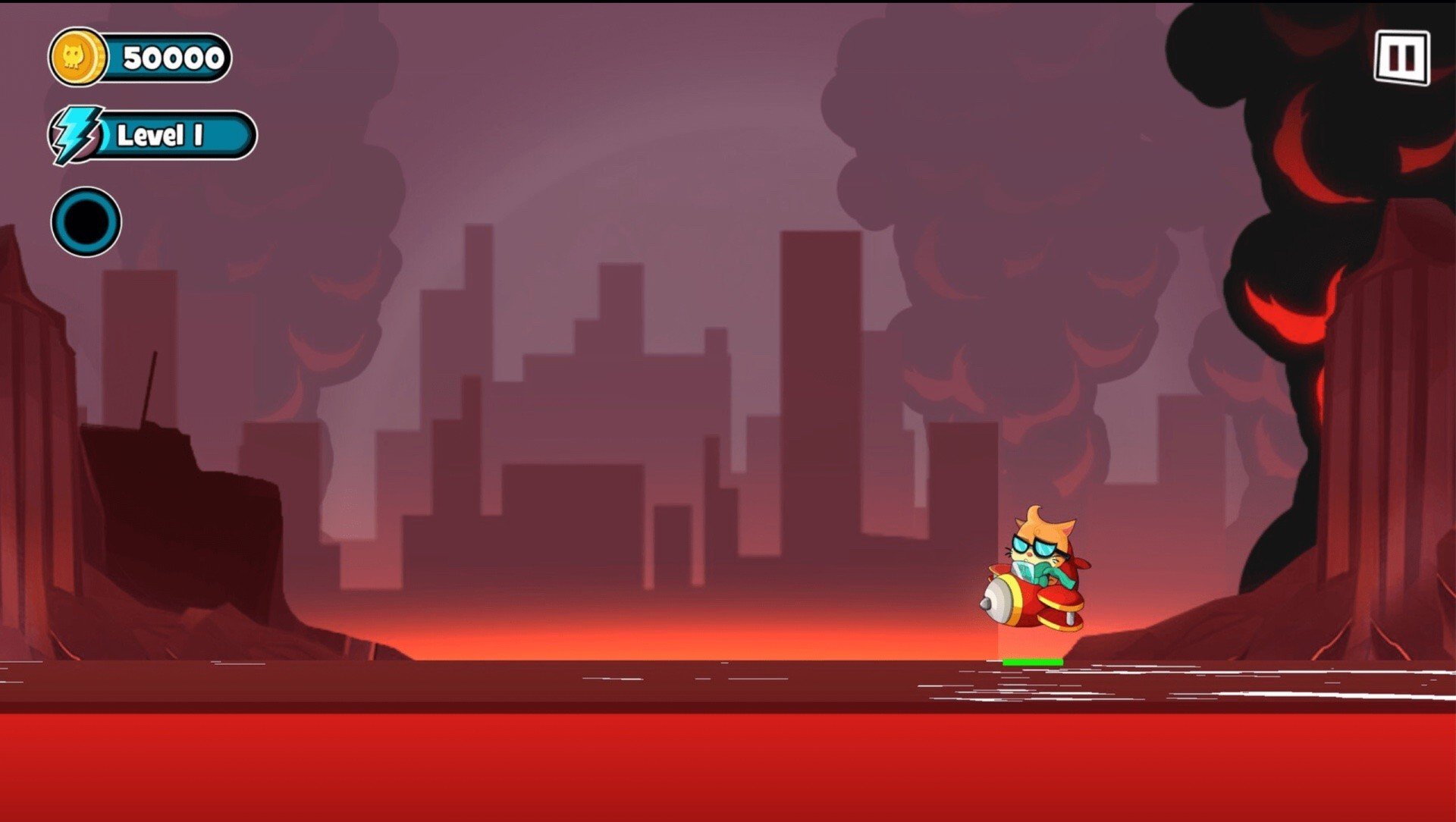Tap the black circular ability button
1456x822 pixels.
tap(86, 221)
